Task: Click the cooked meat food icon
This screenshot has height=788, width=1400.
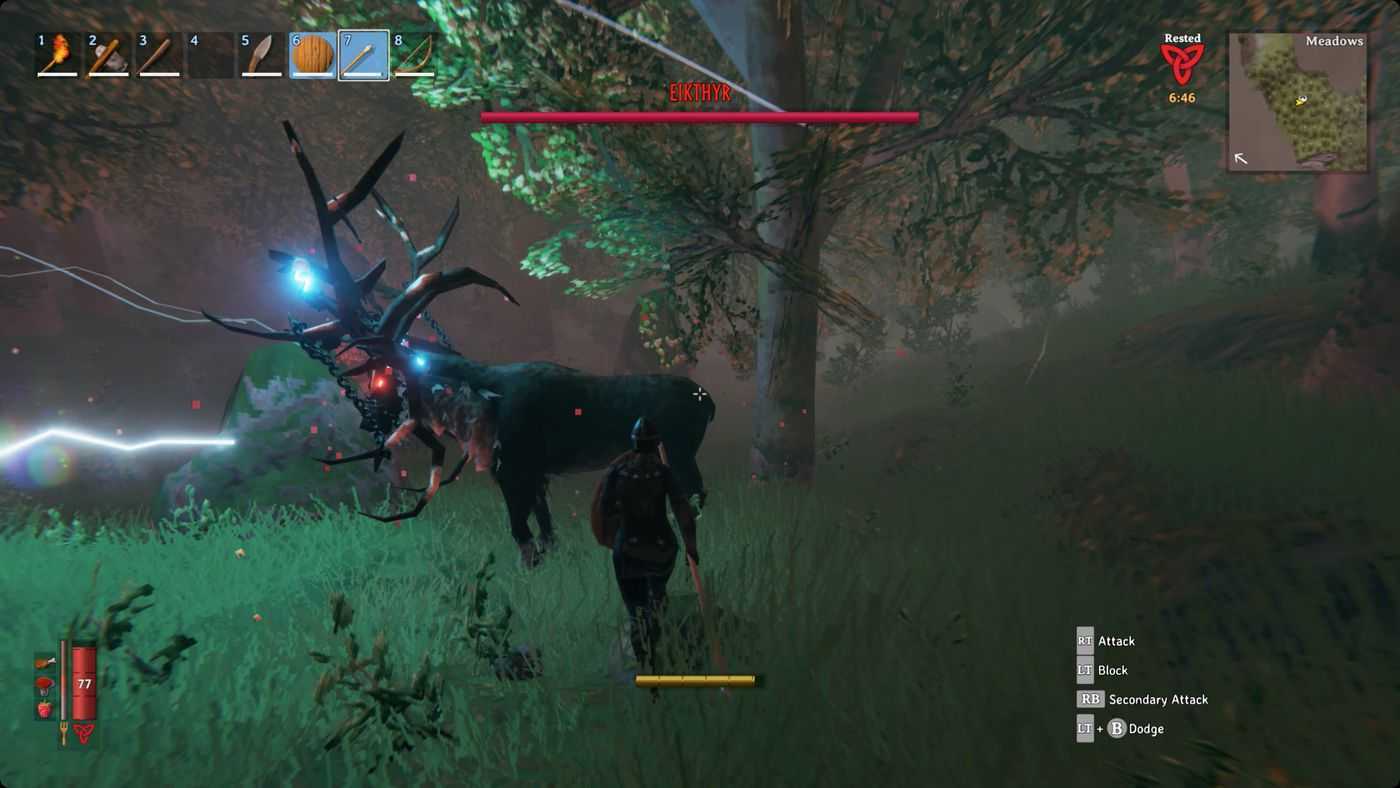Action: click(x=45, y=662)
